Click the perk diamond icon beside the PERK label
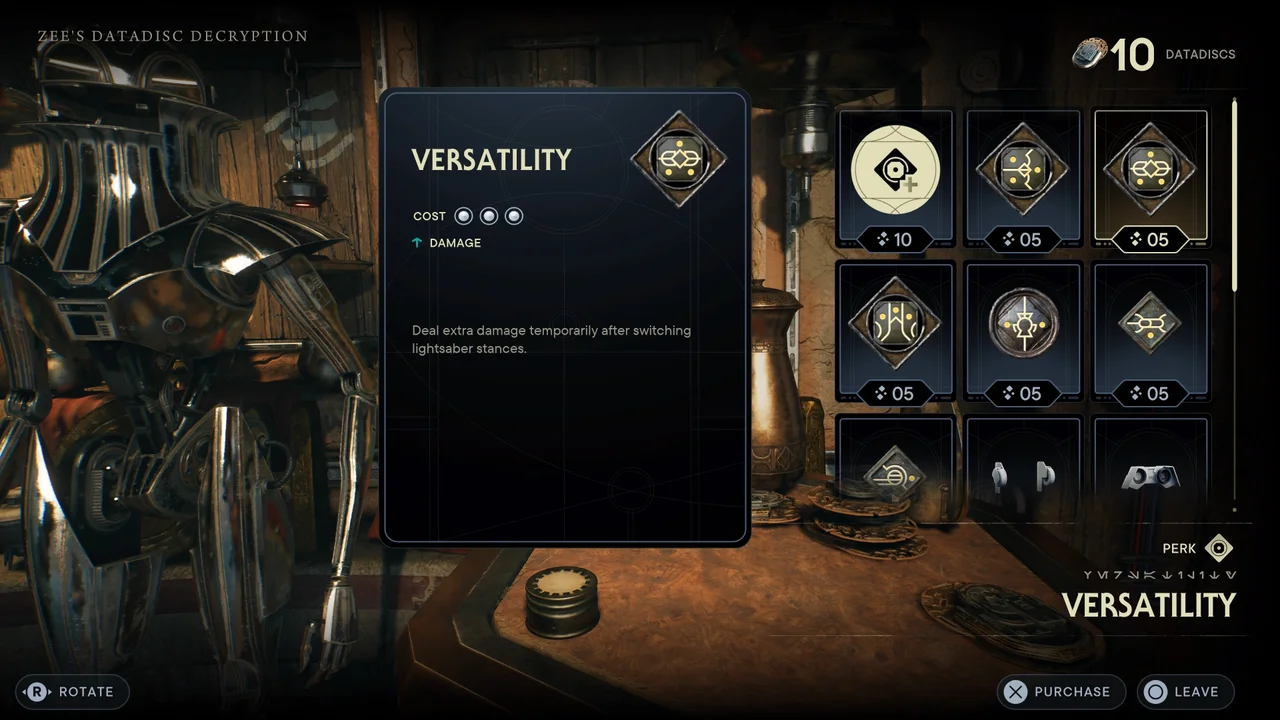Screen dimensions: 1280x720 point(1219,548)
